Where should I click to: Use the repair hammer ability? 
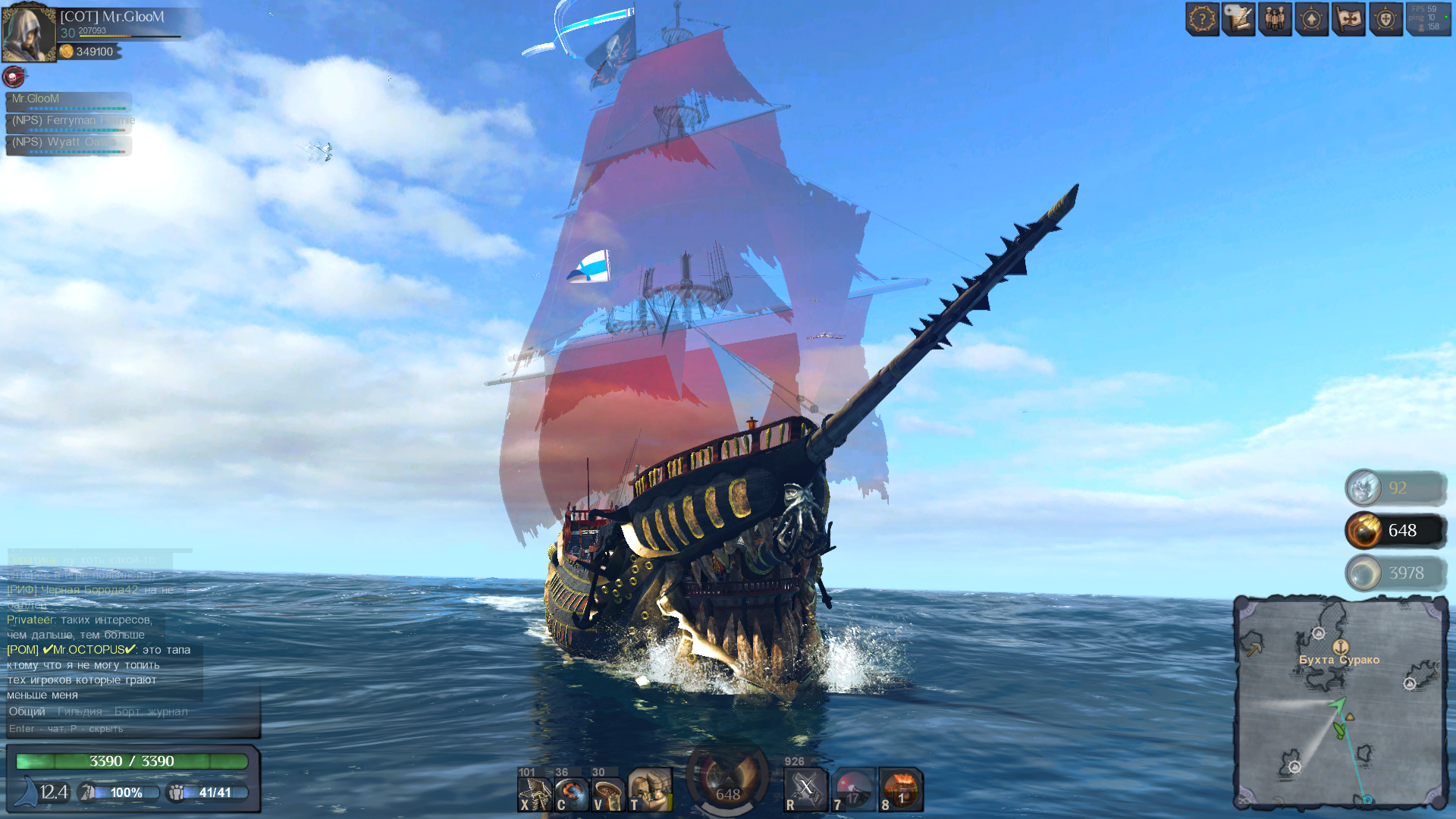click(x=534, y=792)
